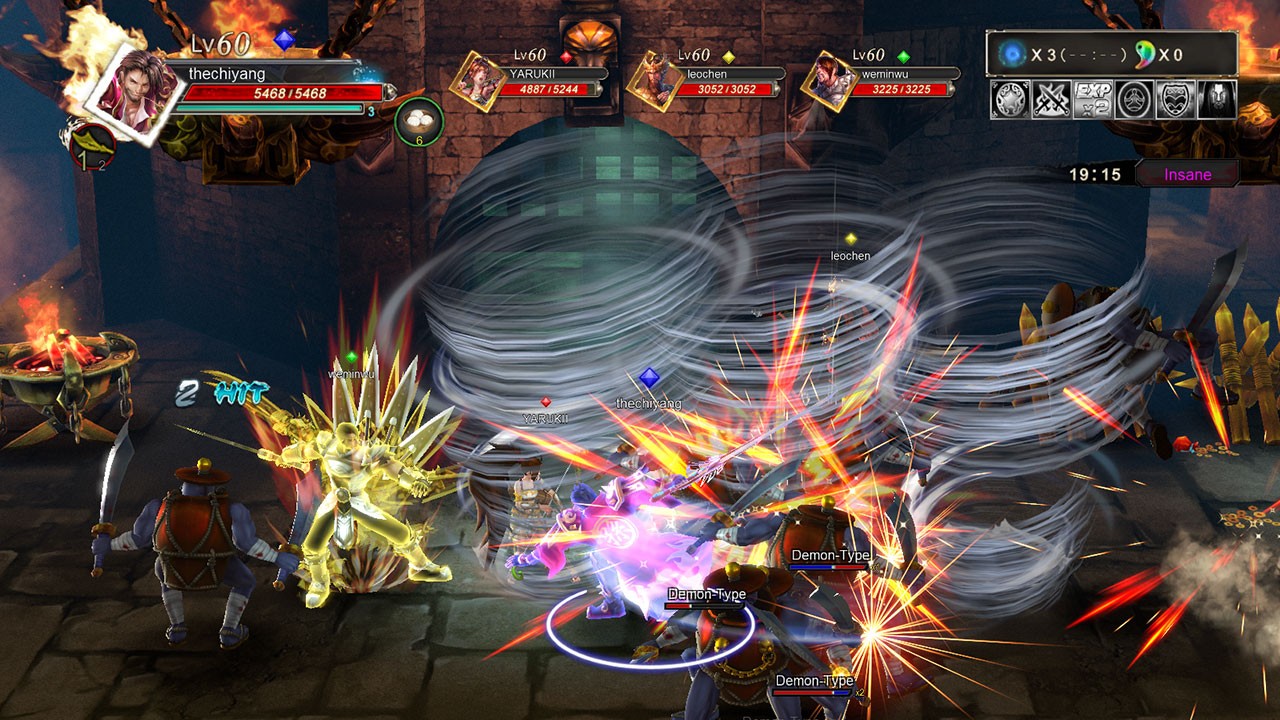Click the Insane difficulty label

1190,173
